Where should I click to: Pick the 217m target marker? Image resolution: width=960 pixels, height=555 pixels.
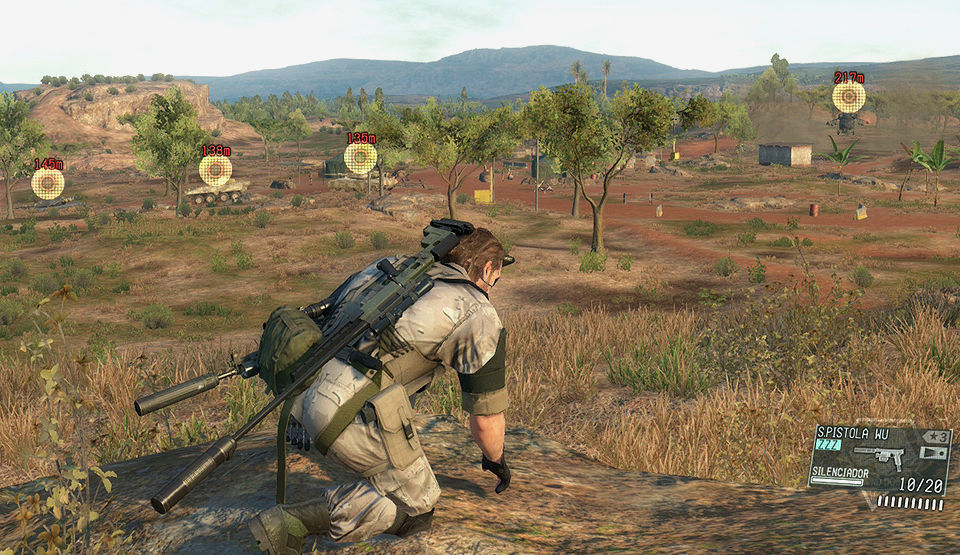click(x=849, y=97)
